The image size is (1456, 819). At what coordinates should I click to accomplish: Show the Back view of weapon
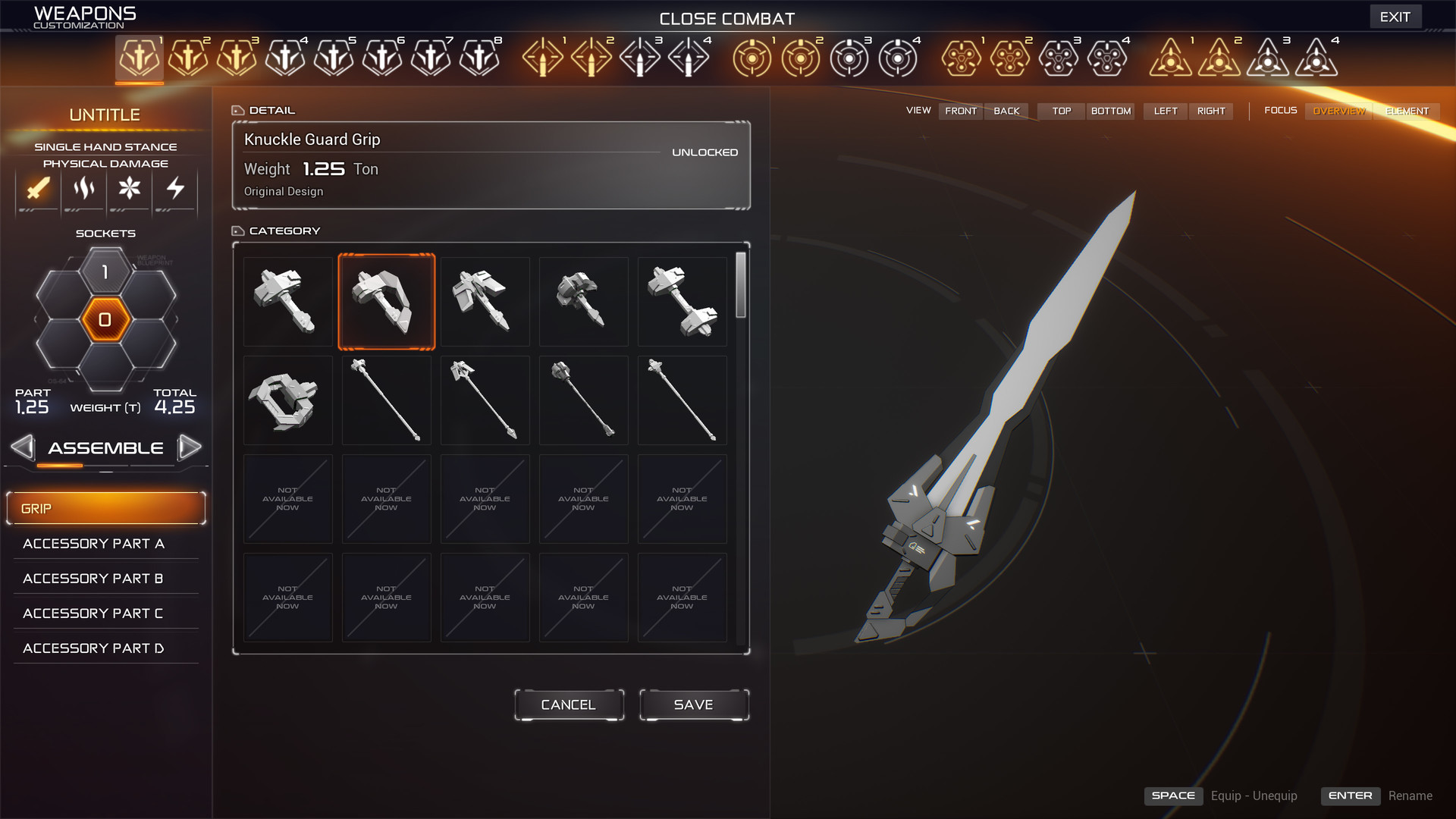pyautogui.click(x=1006, y=111)
